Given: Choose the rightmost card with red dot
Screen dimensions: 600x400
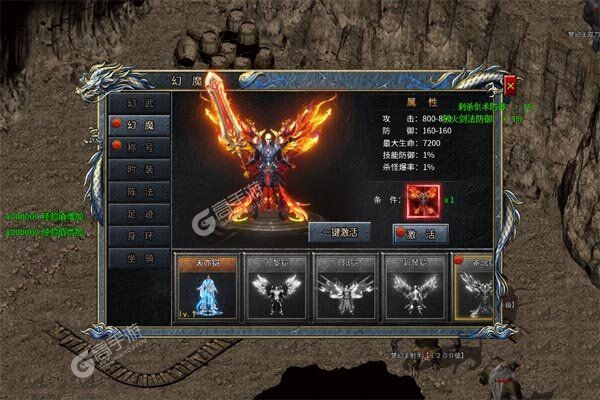Looking at the screenshot, I should point(474,286).
